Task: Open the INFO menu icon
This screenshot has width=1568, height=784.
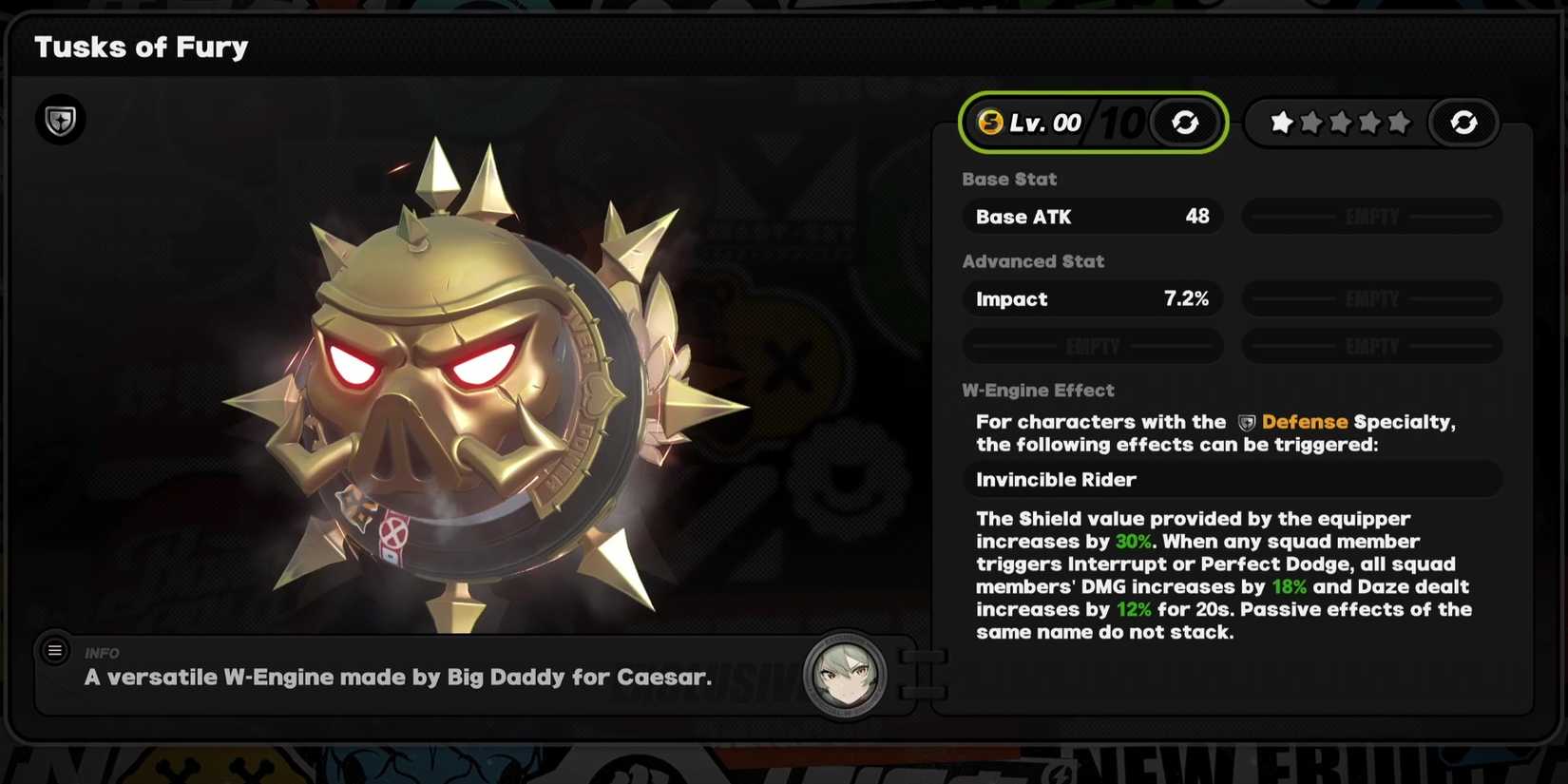Action: click(x=54, y=650)
